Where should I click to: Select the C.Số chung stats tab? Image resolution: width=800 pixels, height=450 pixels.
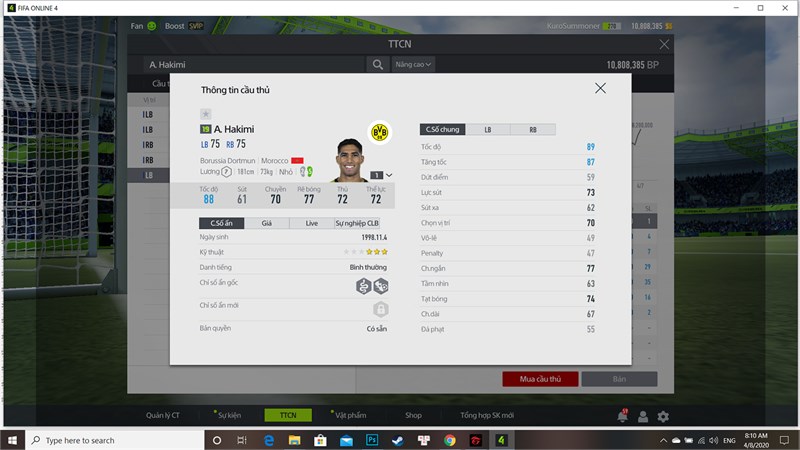[x=442, y=129]
